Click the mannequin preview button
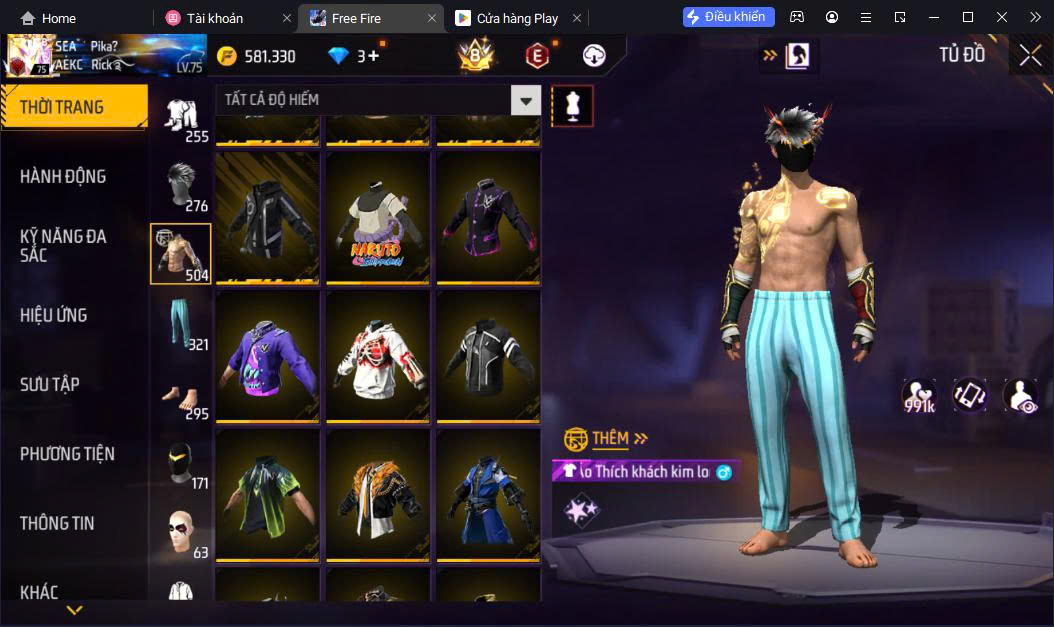Viewport: 1054px width, 627px height. pos(572,105)
